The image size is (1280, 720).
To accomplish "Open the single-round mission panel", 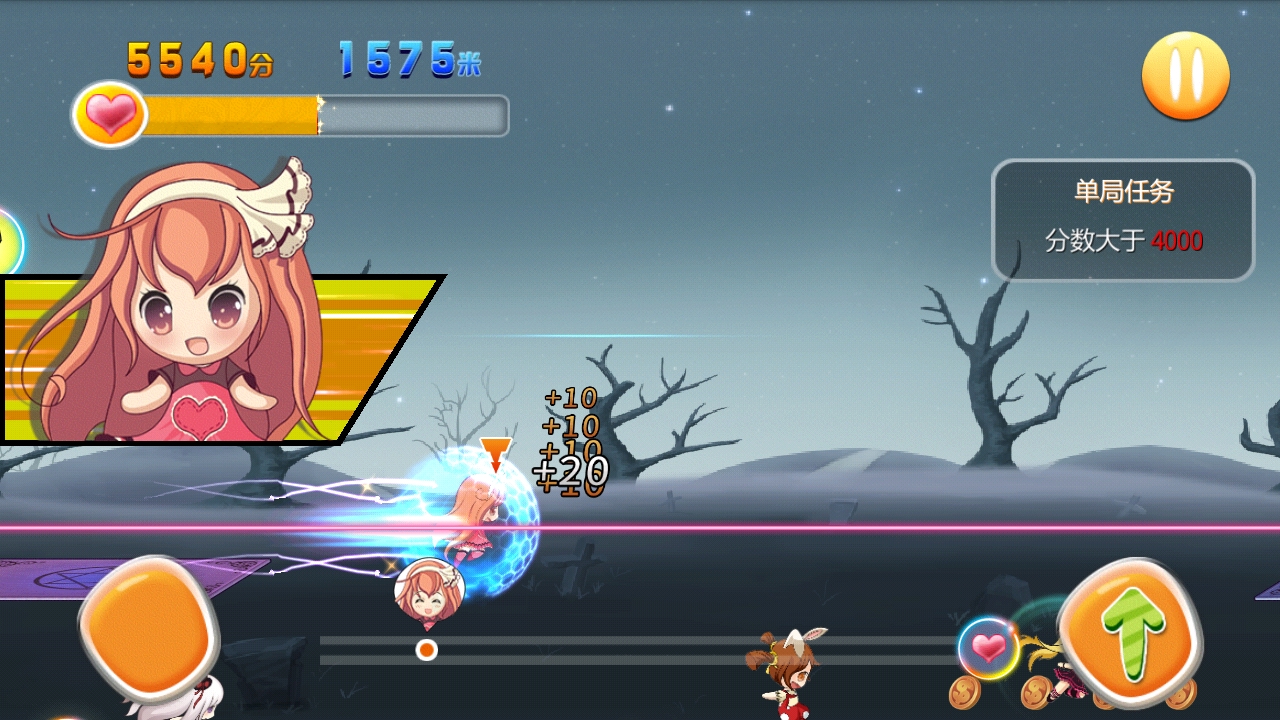I will [1122, 220].
